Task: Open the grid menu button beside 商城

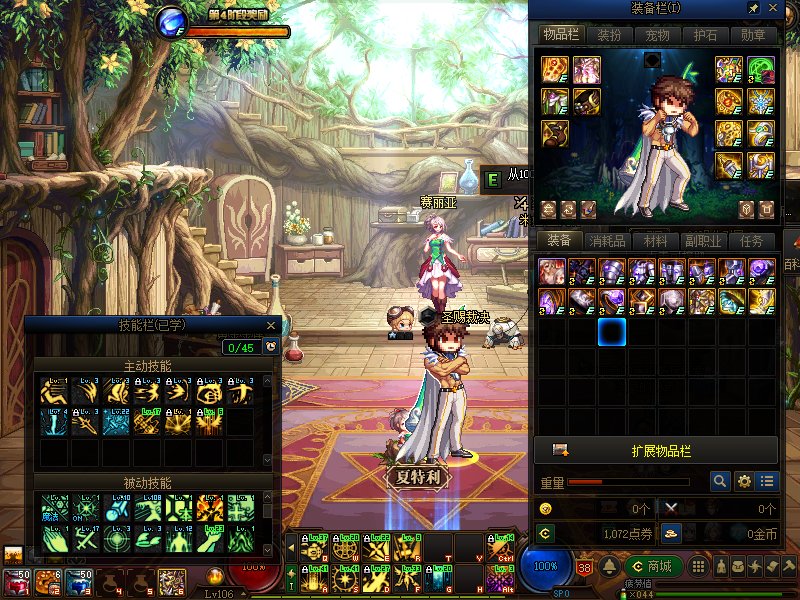Action: pos(699,567)
